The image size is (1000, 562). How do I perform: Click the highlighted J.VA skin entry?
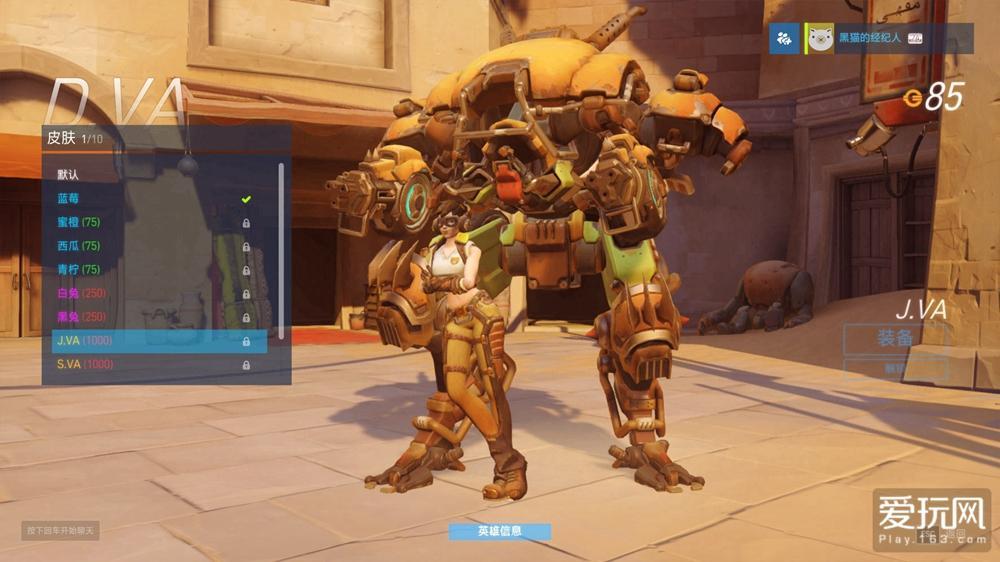coord(155,341)
